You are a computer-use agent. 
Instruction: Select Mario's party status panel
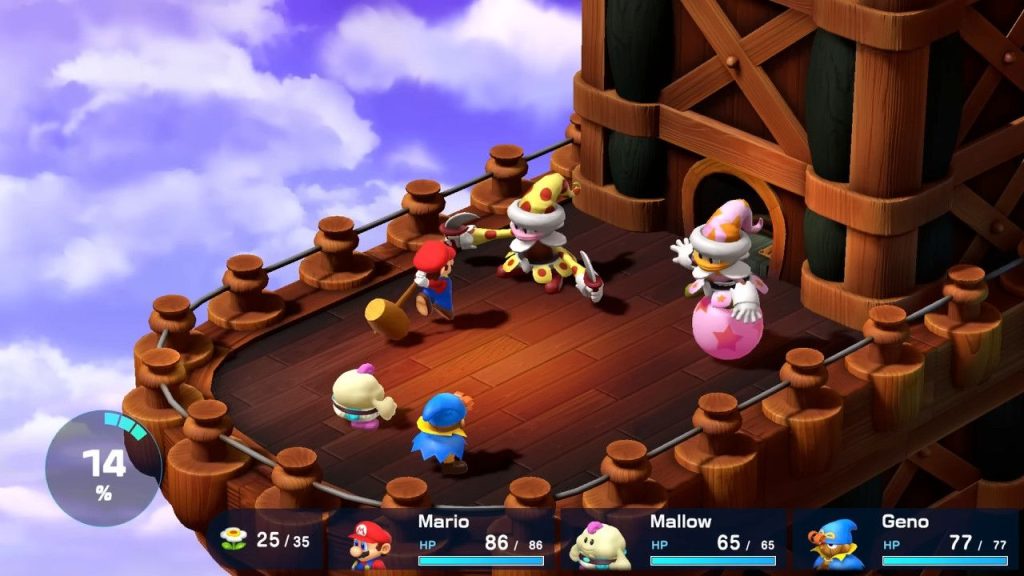(x=443, y=541)
